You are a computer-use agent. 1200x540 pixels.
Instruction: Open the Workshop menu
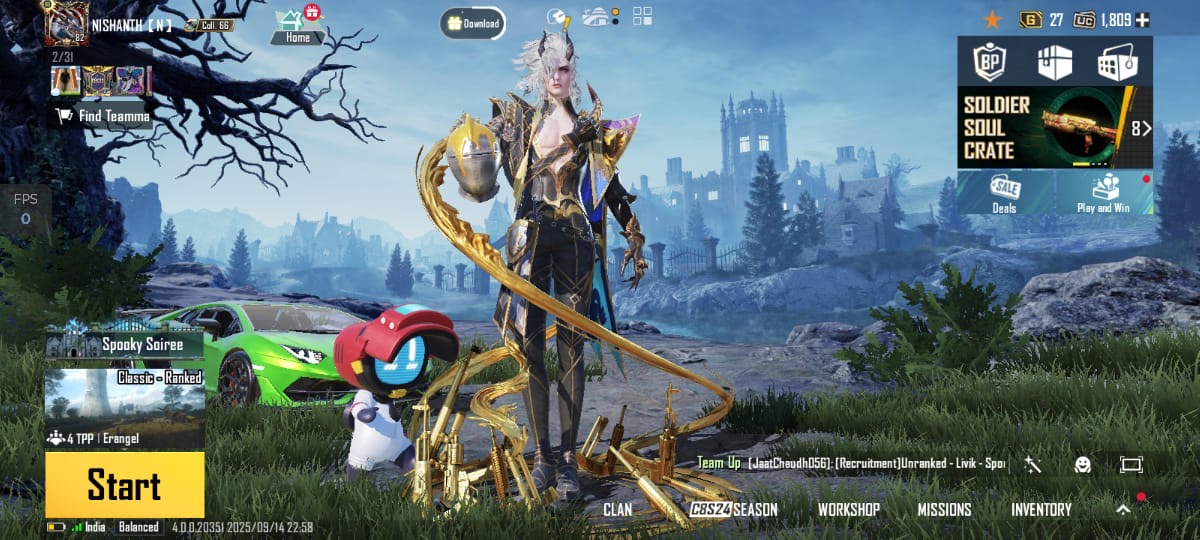click(x=848, y=509)
